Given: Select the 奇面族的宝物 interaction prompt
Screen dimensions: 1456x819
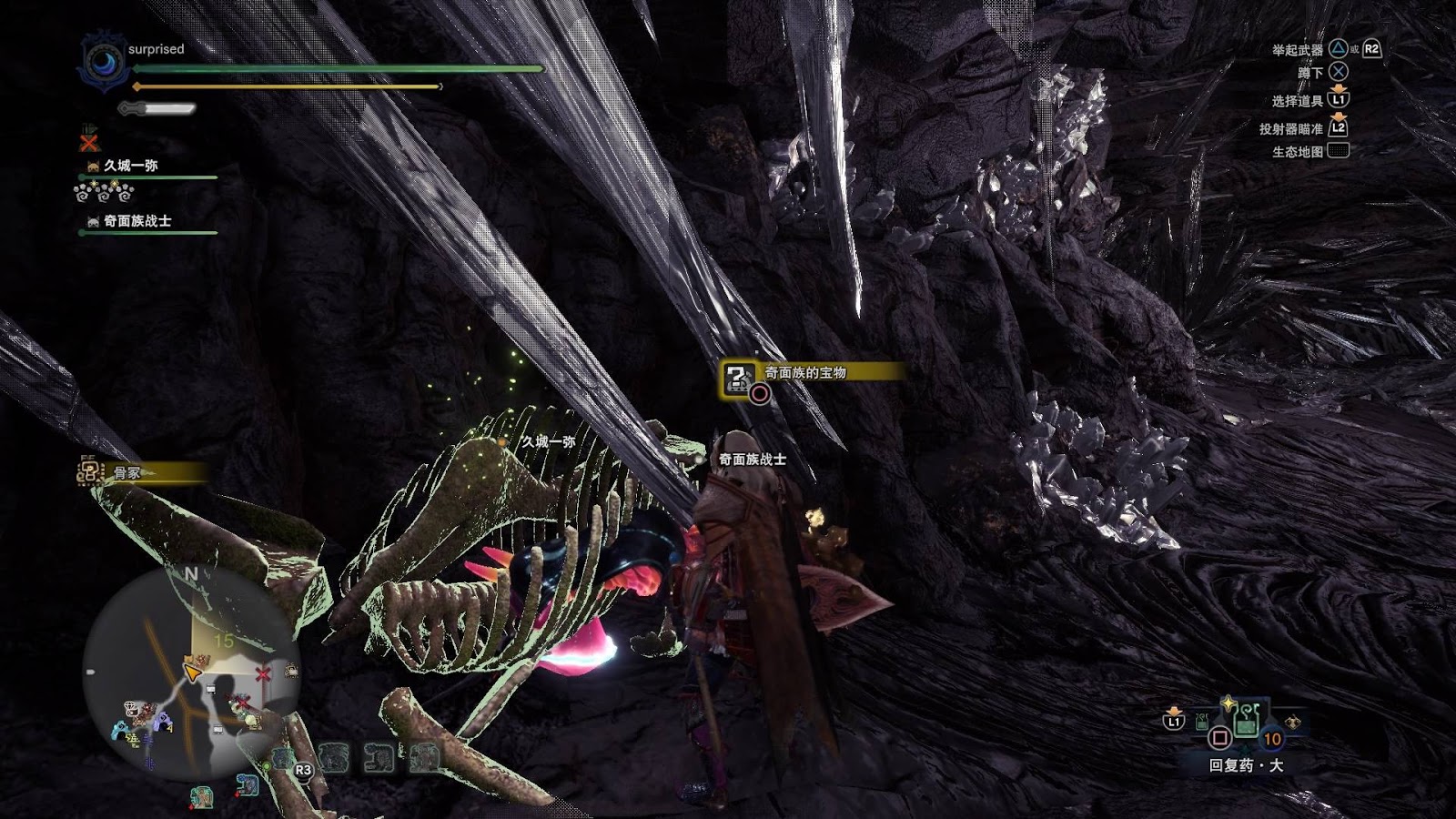Looking at the screenshot, I should [x=804, y=373].
